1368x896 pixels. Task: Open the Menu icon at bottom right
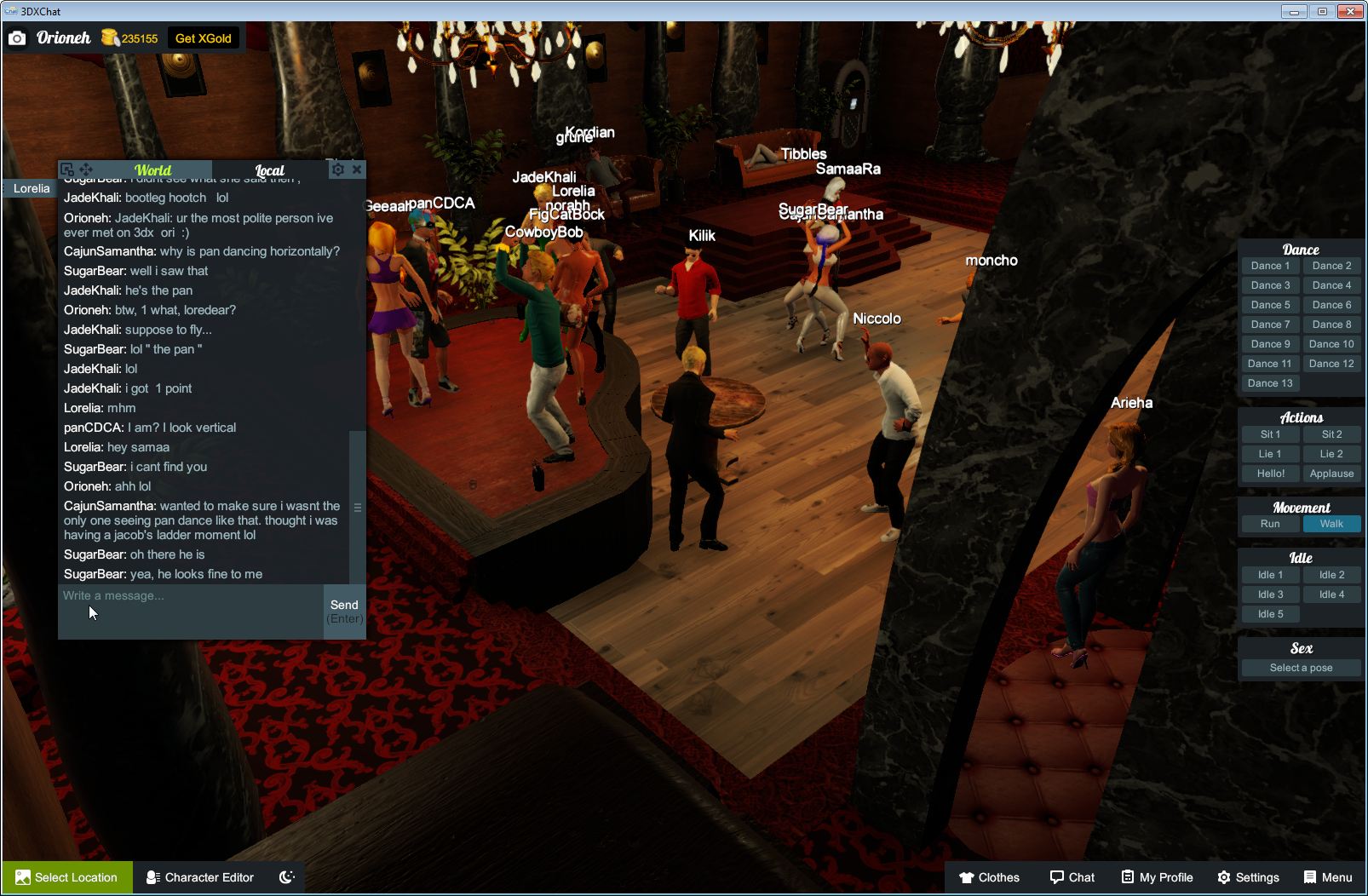(x=1327, y=877)
